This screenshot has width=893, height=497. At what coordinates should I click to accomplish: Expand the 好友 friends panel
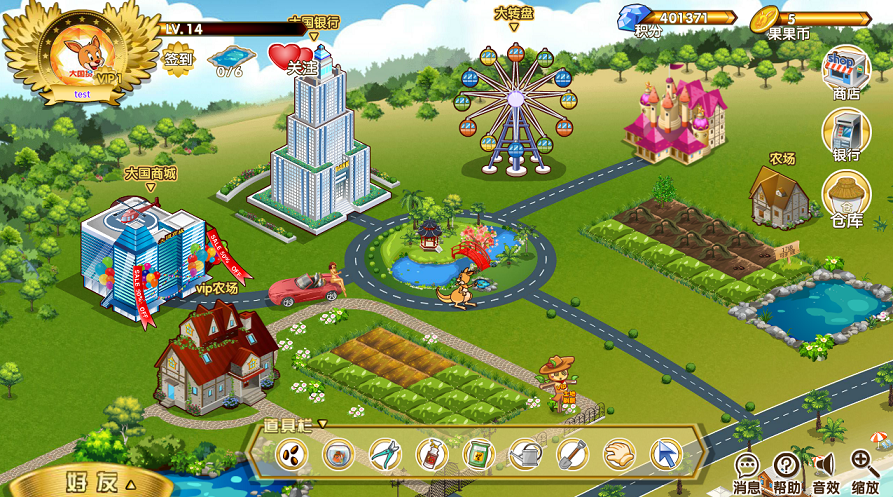click(x=100, y=481)
